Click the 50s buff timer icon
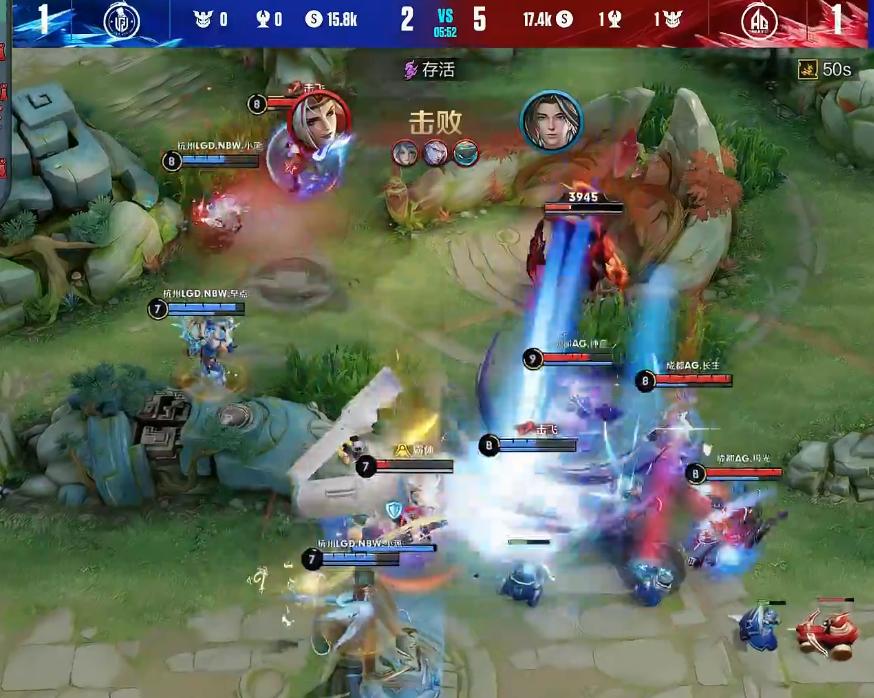Viewport: 874px width, 698px height. [808, 69]
